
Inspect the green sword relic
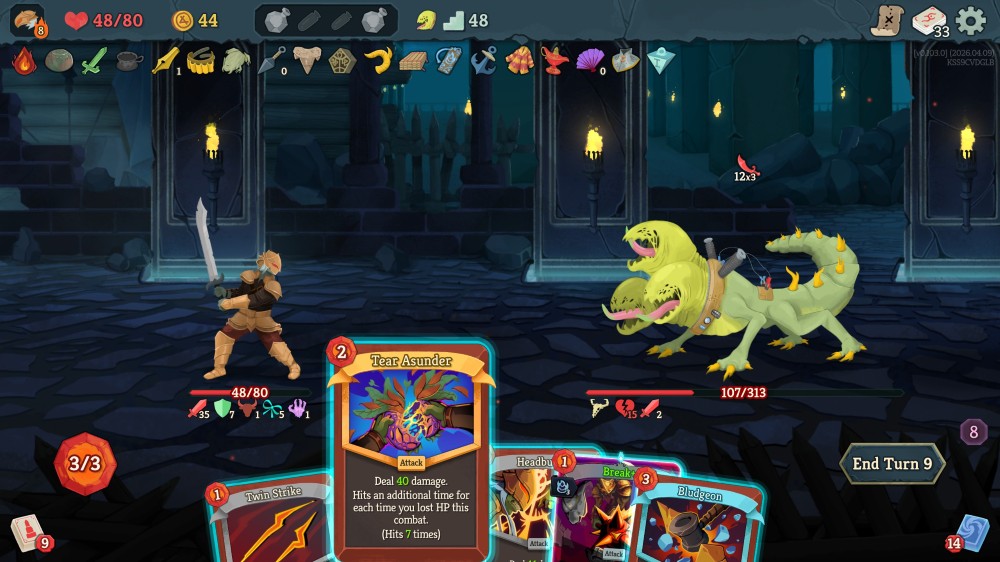coord(93,61)
